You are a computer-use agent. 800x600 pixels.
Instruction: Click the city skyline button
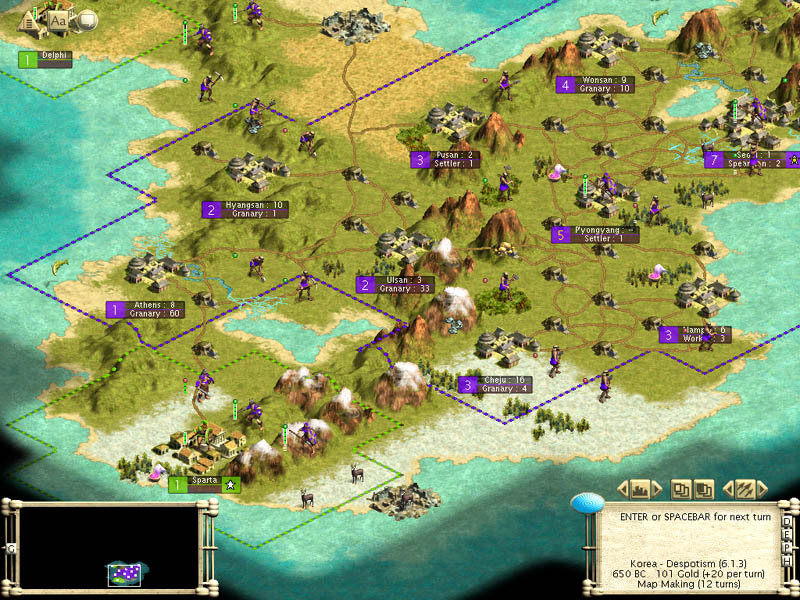coord(640,489)
